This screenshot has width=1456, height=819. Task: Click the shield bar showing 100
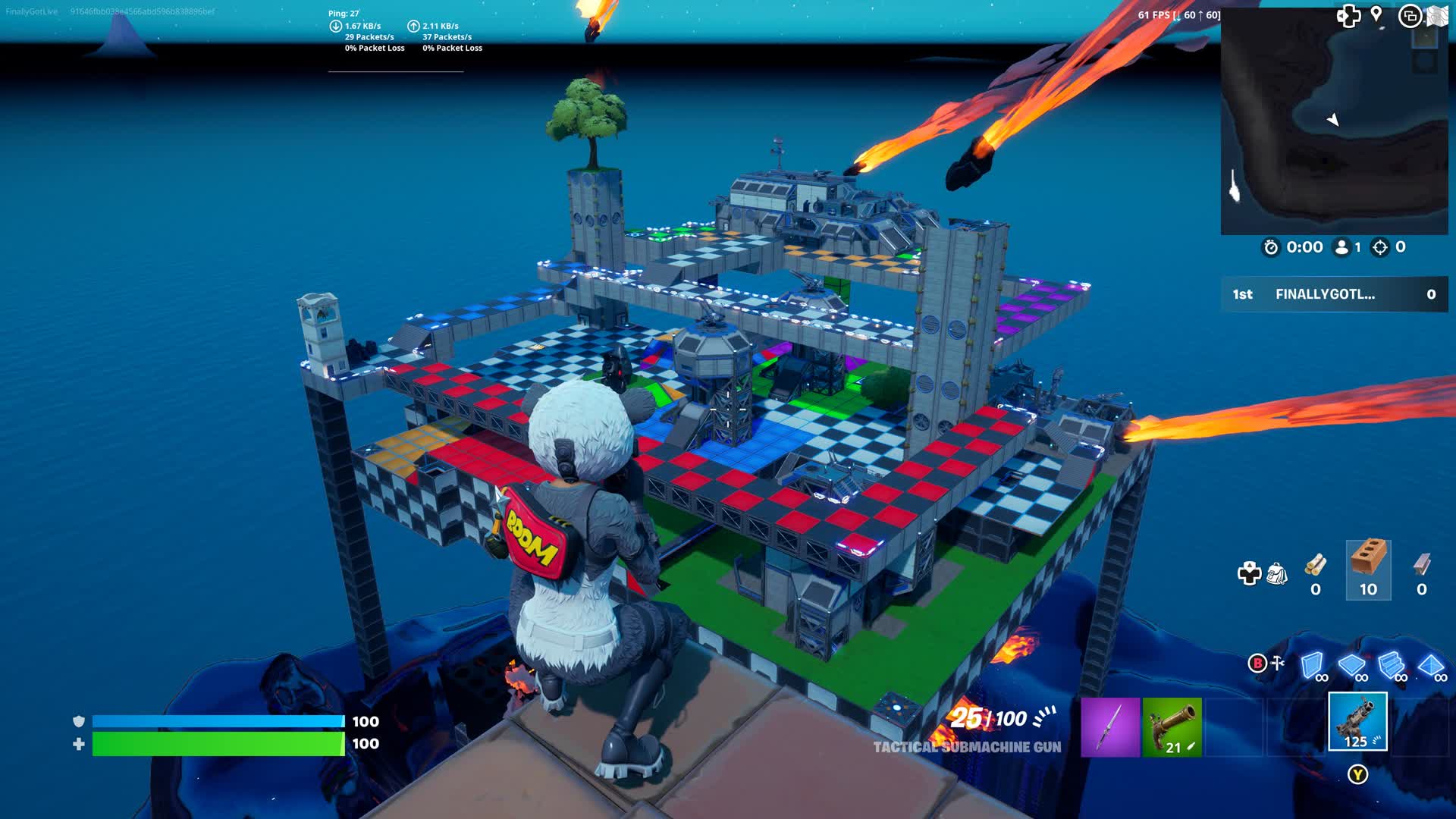[x=216, y=721]
